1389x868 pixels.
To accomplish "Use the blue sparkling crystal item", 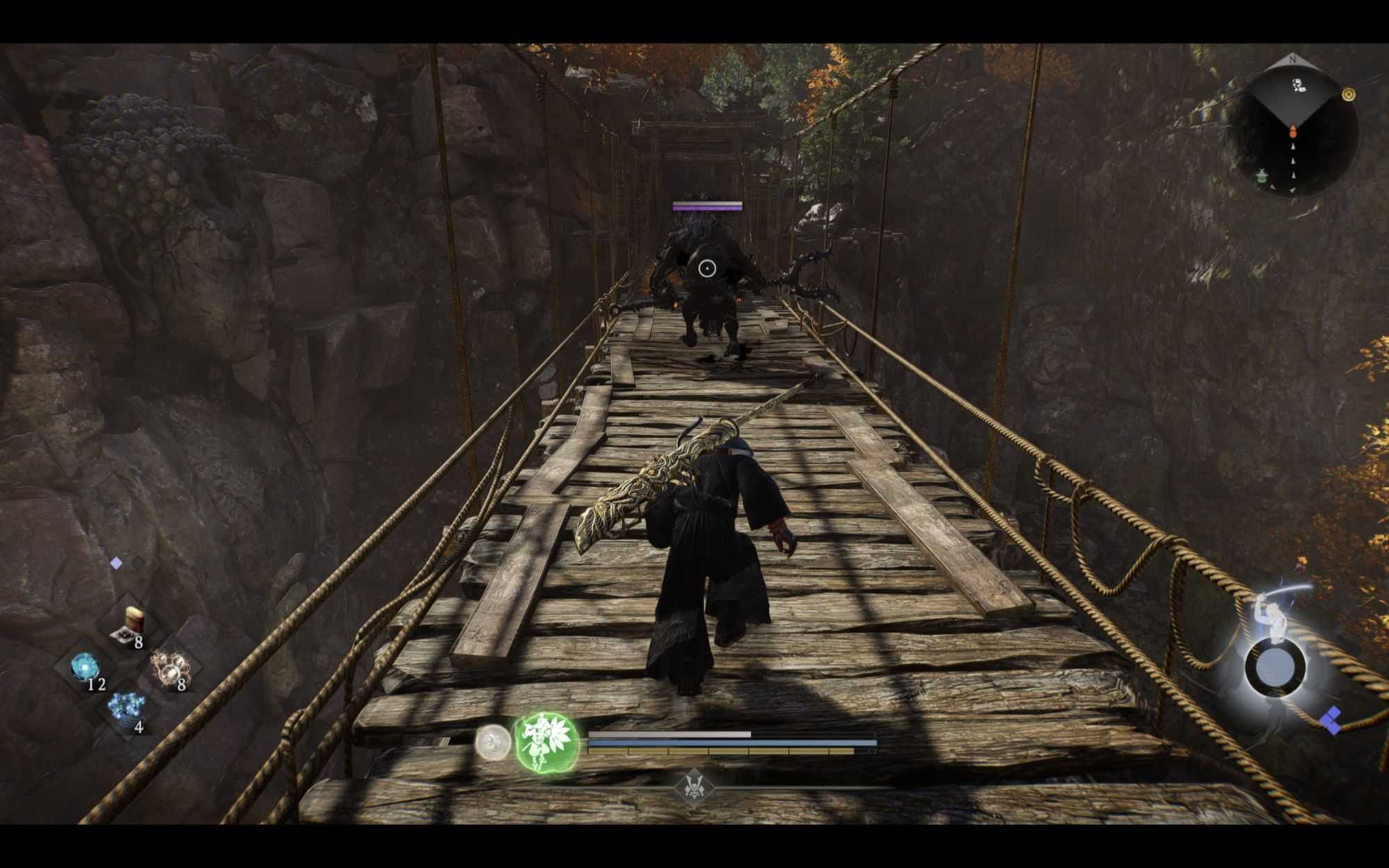I will click(127, 708).
